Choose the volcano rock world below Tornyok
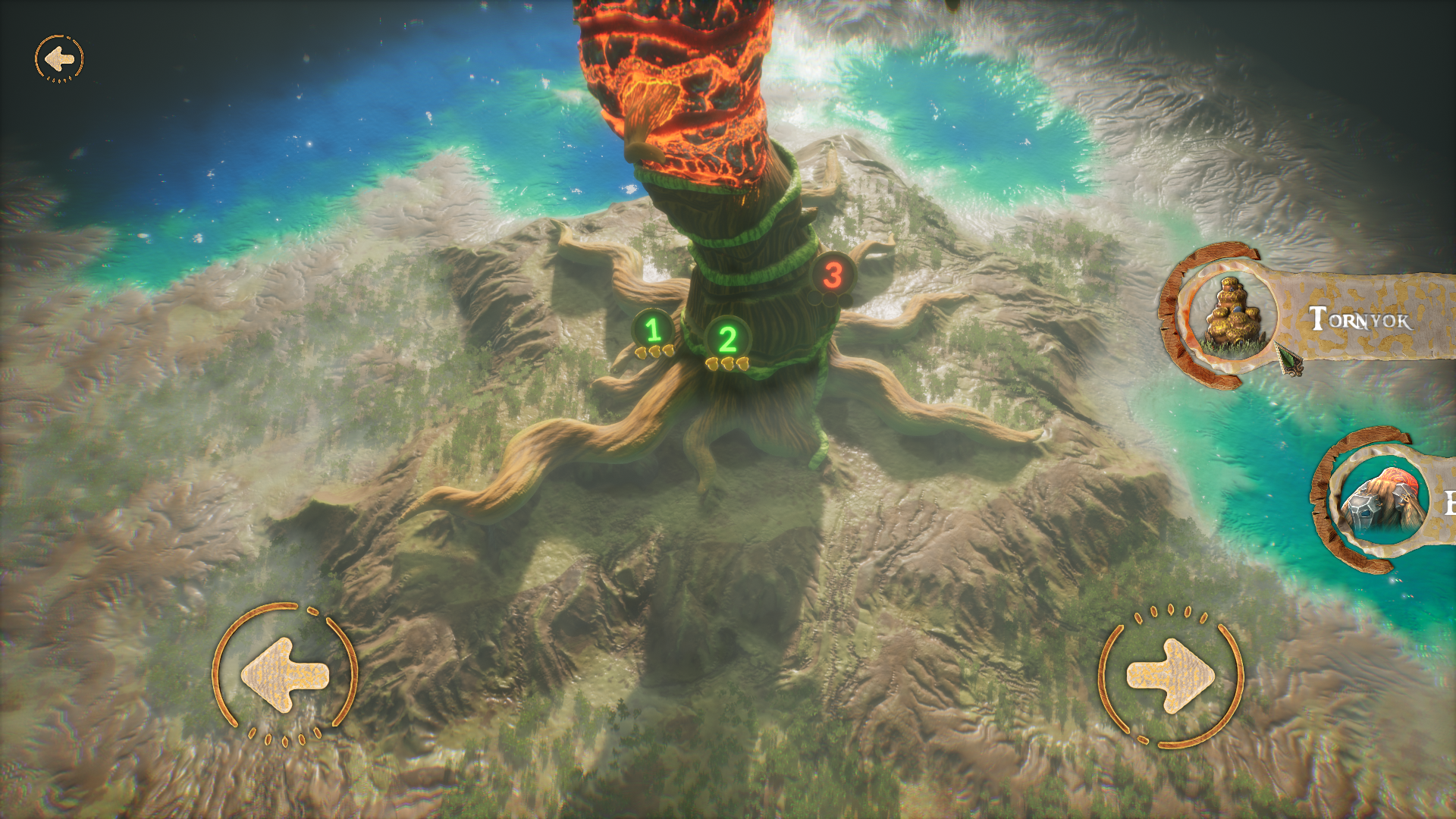1456x819 pixels. (1378, 501)
